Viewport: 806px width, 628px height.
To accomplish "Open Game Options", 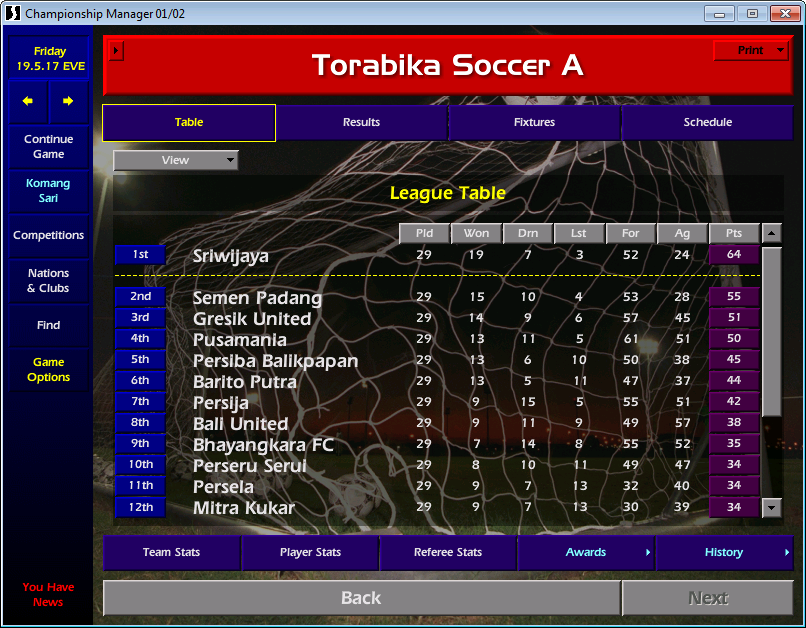I will pos(49,370).
